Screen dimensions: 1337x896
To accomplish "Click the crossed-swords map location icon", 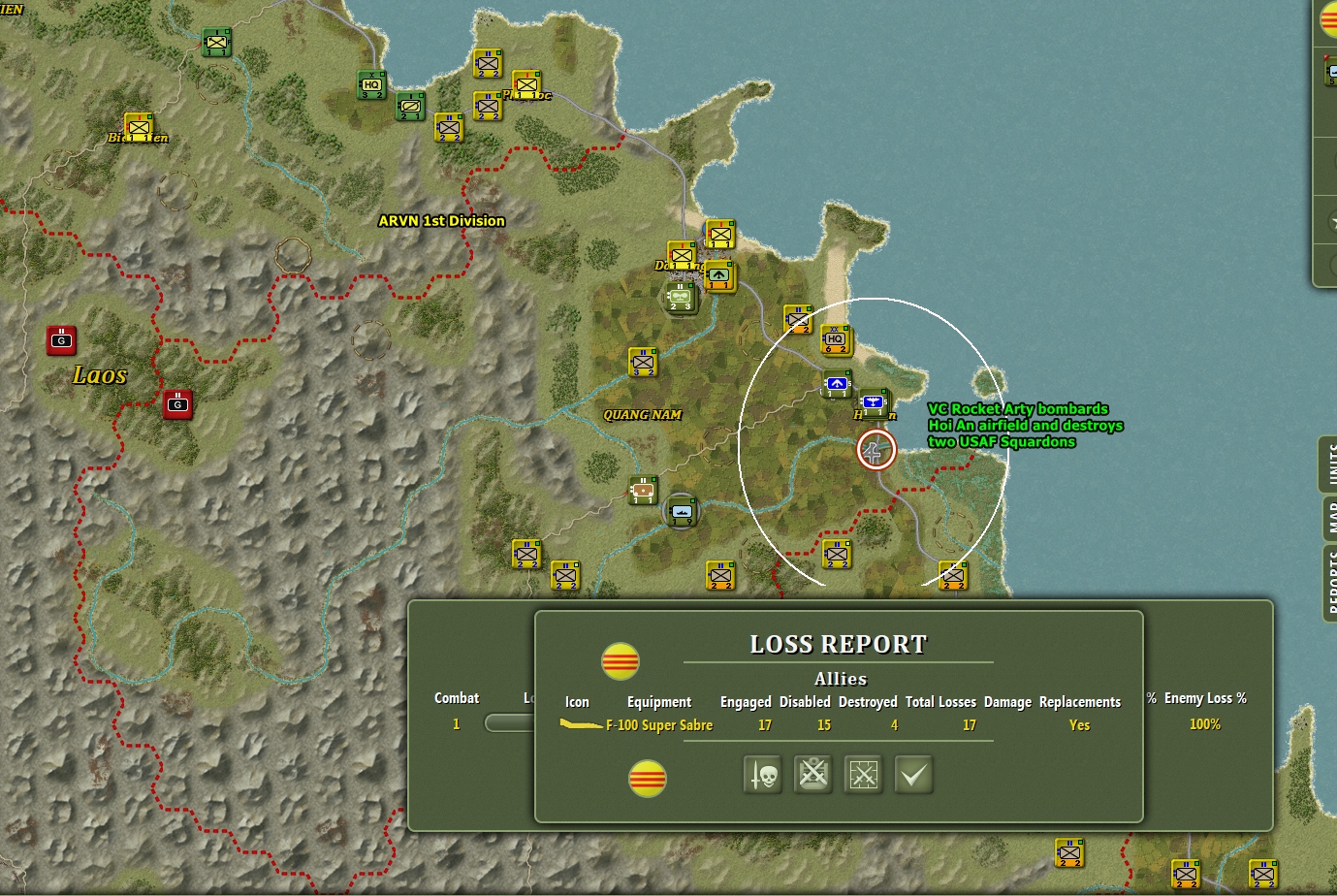I will click(864, 775).
